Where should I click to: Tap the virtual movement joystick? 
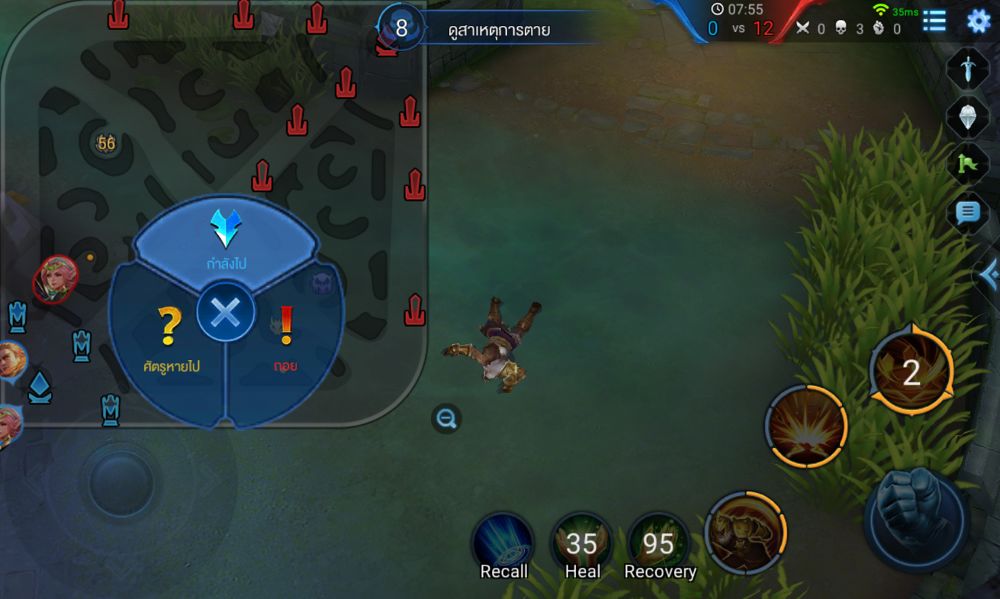(x=120, y=483)
